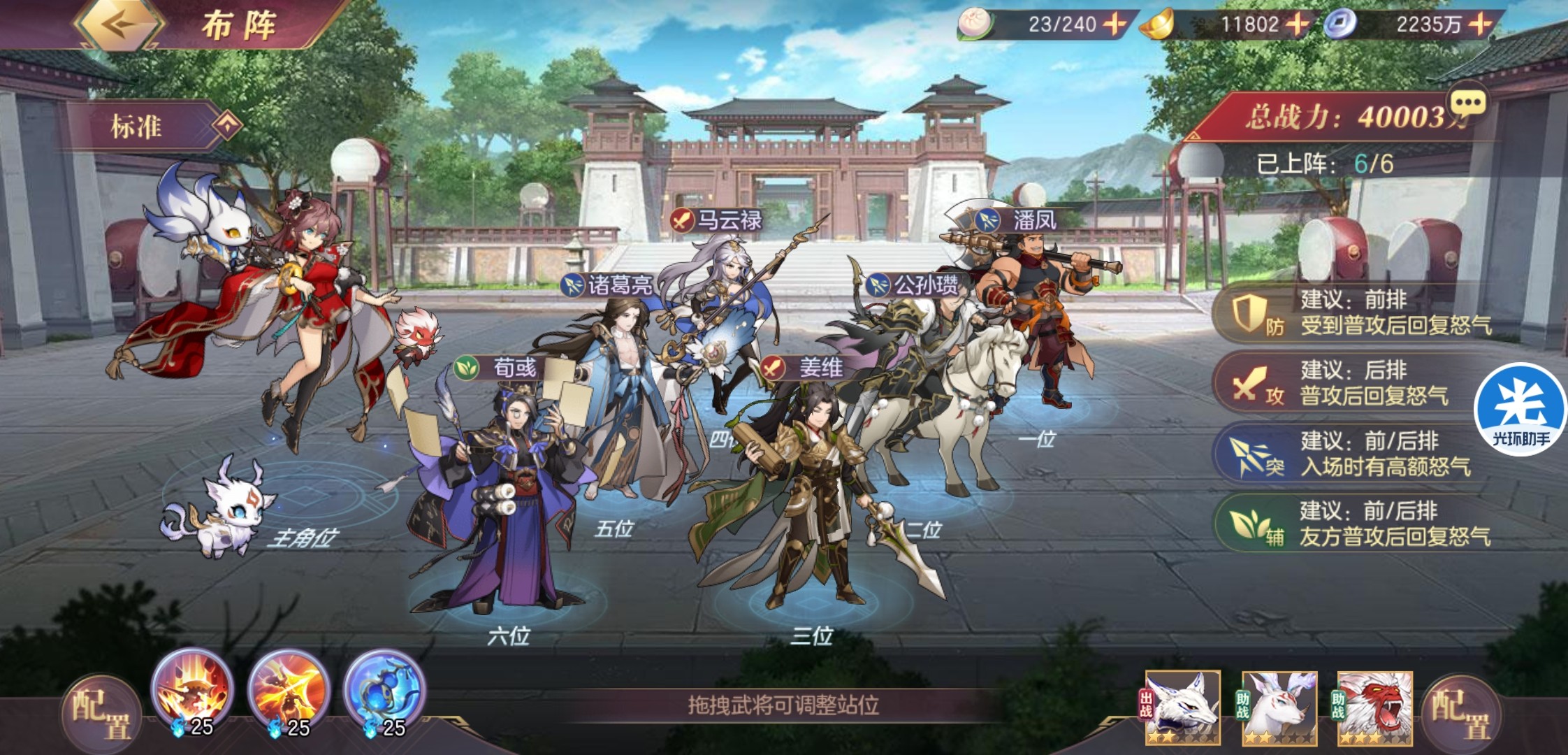This screenshot has width=1568, height=755.
Task: Open skill 配置 at bottom left
Action: [101, 714]
